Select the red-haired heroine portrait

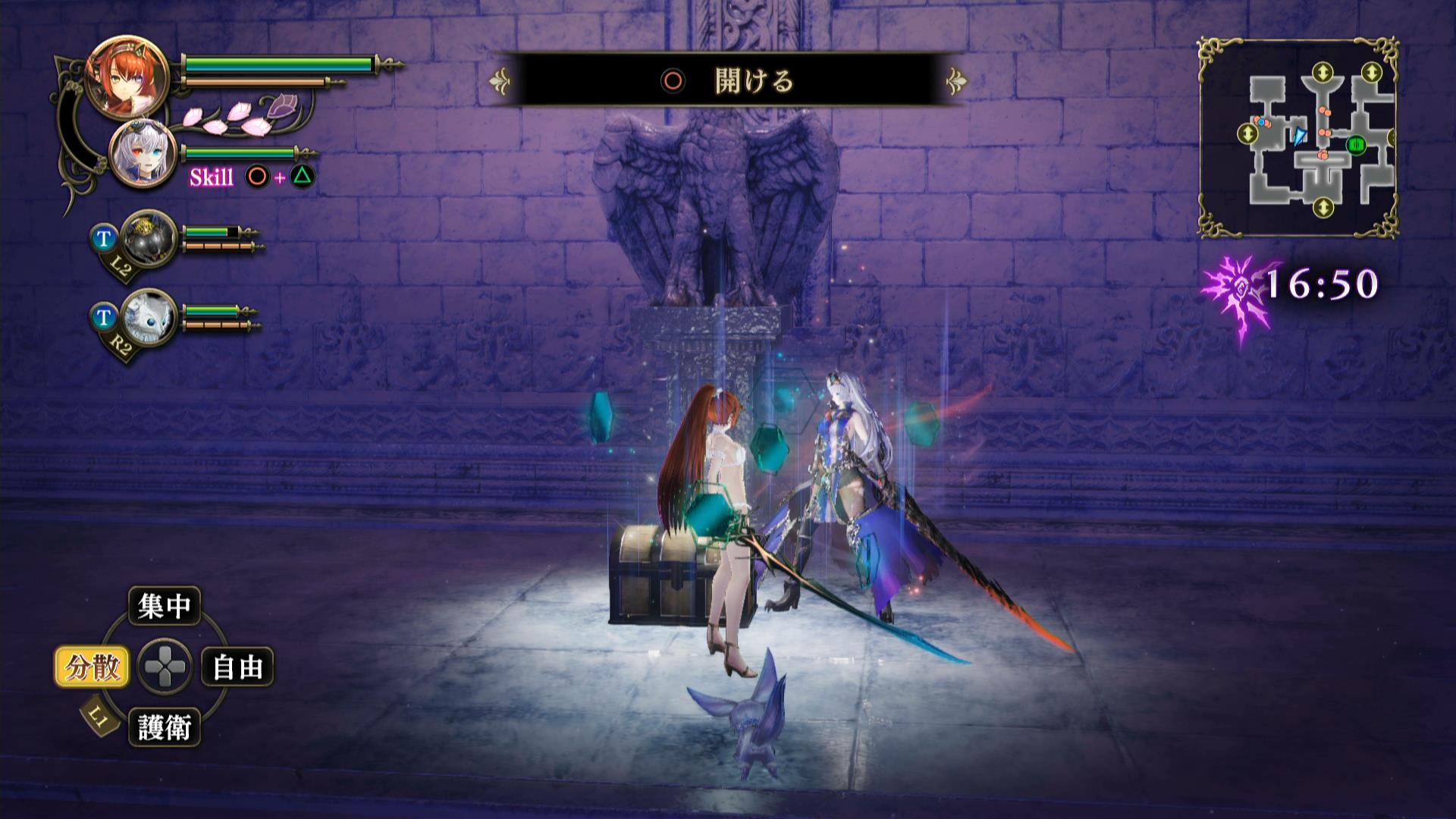pos(119,78)
